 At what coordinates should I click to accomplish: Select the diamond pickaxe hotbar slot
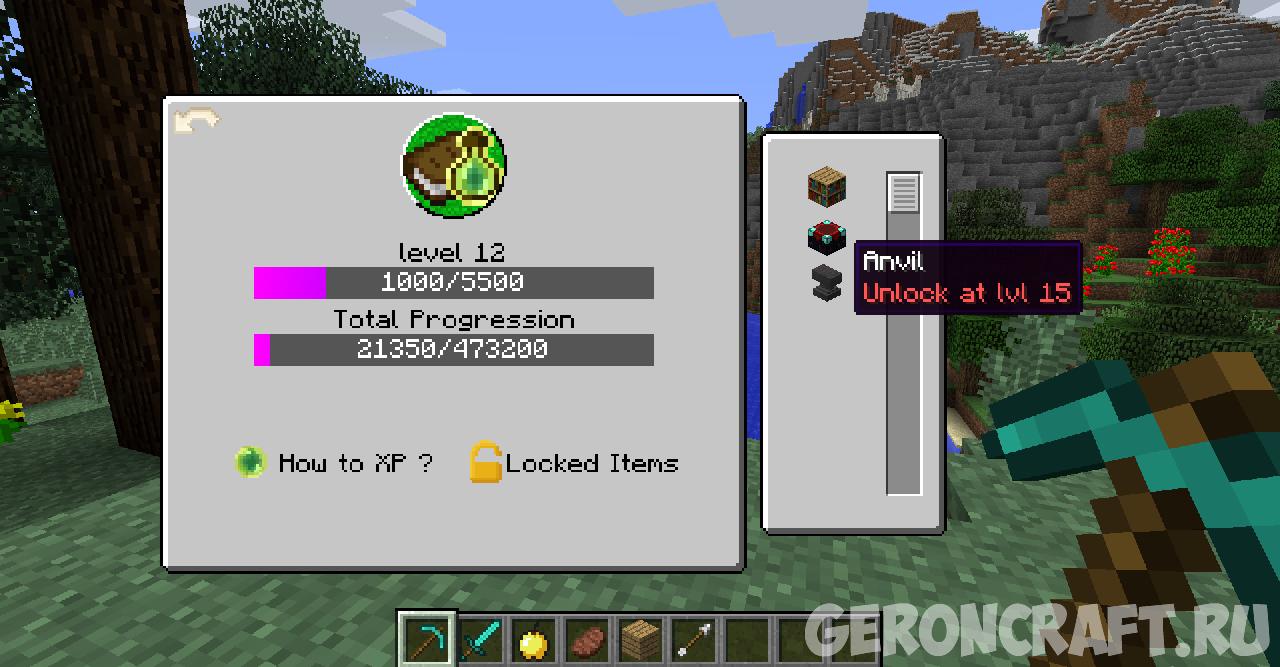[427, 639]
